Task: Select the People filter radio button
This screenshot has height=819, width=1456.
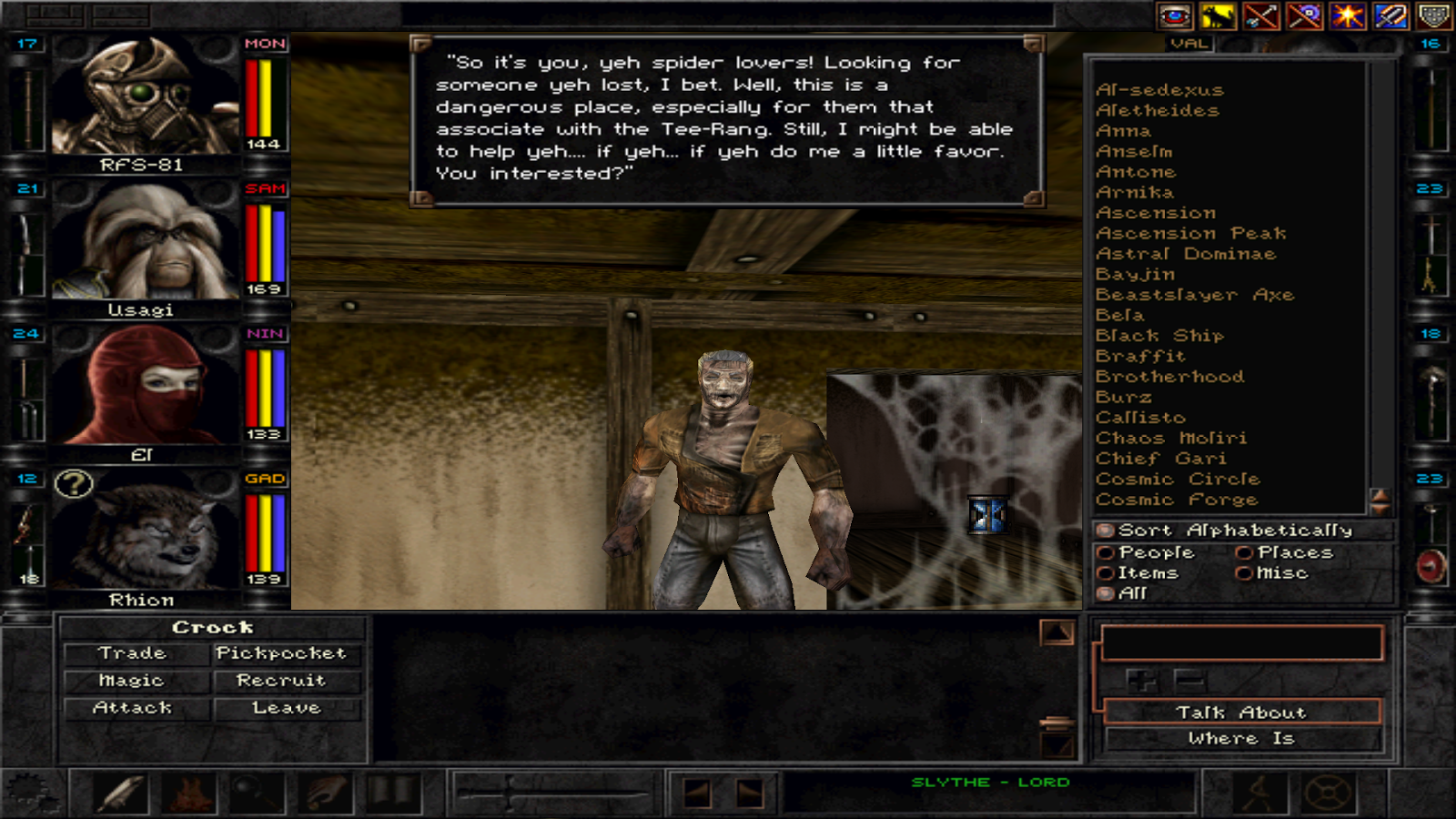Action: [1106, 552]
